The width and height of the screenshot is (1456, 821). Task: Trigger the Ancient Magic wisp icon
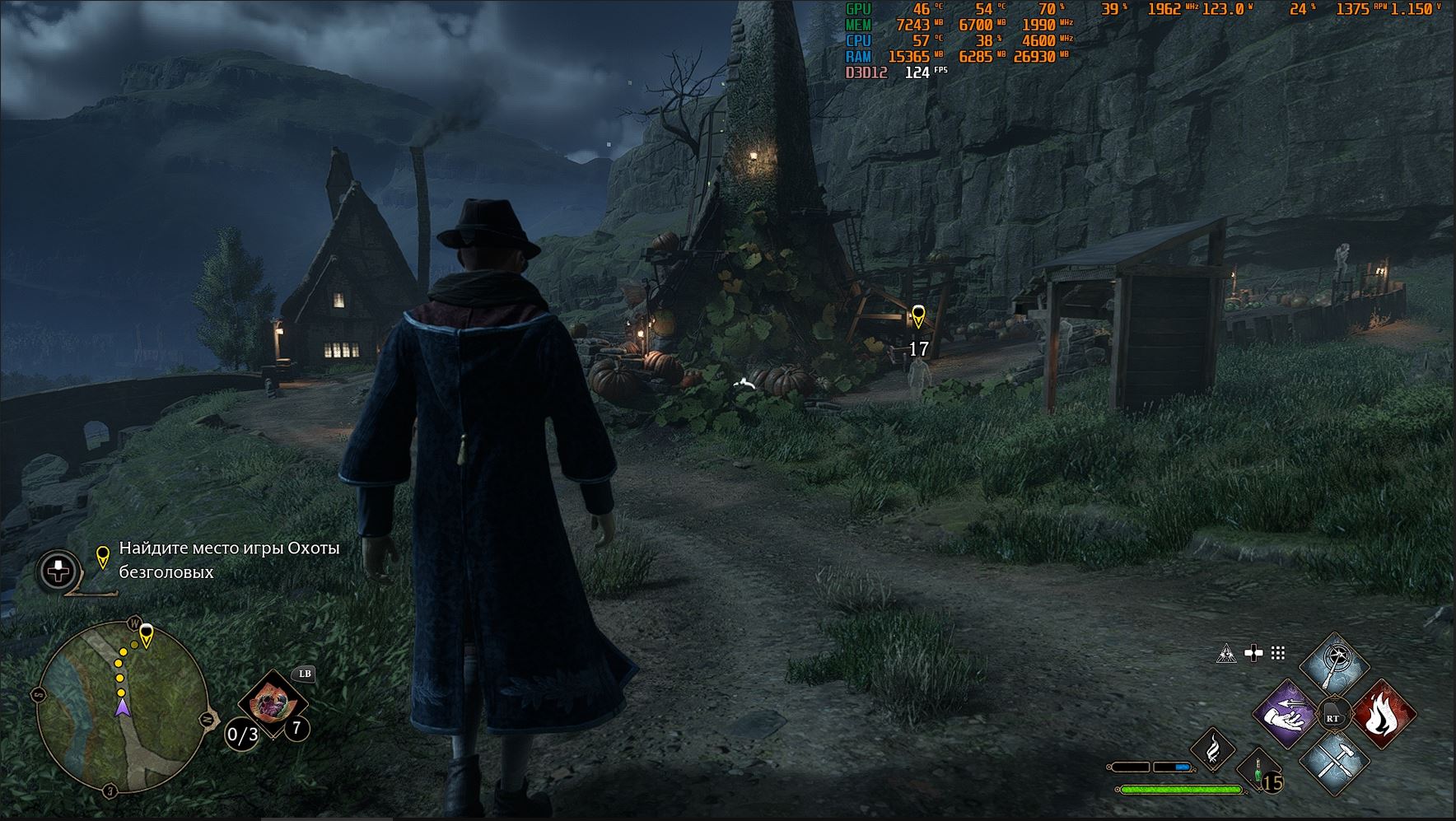tap(1212, 749)
